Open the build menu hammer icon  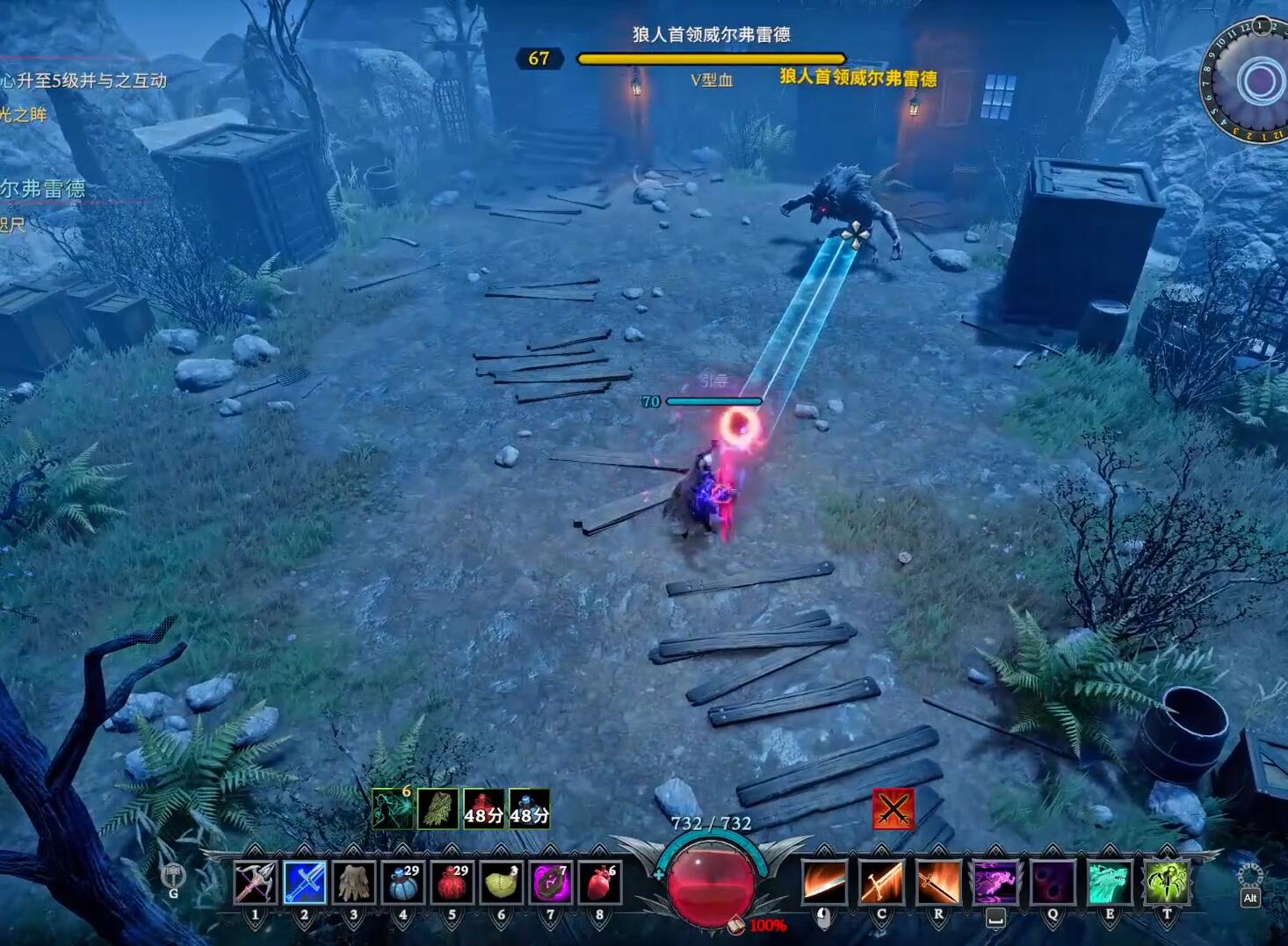click(x=173, y=877)
